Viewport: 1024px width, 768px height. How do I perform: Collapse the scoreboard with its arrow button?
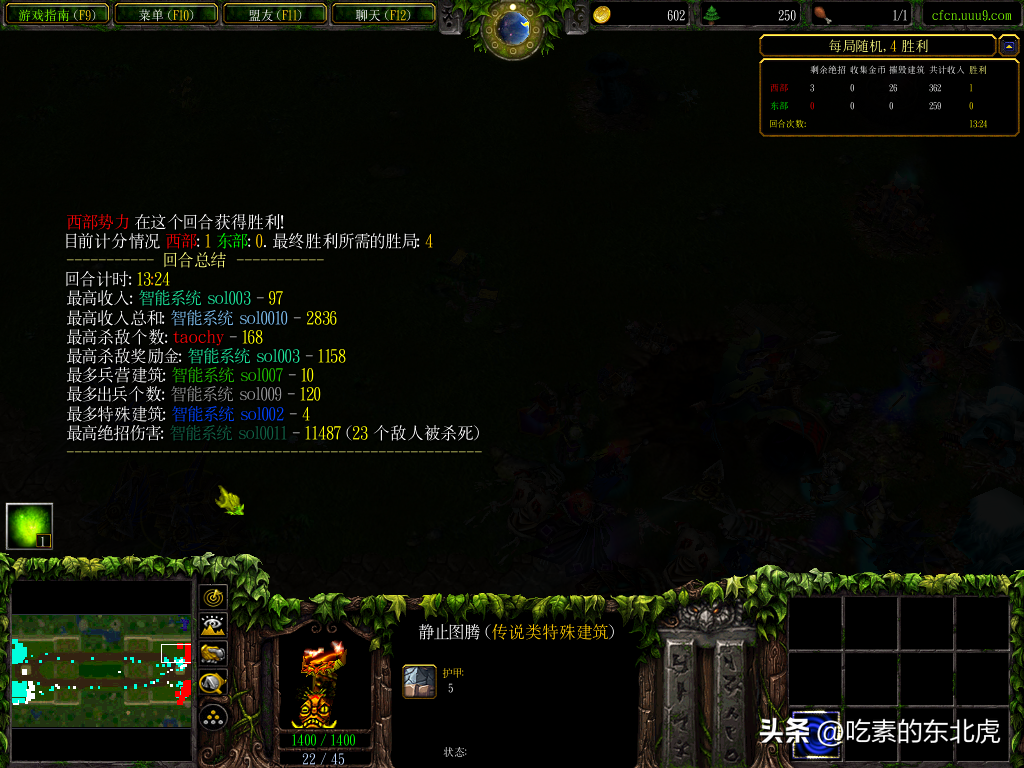[1009, 46]
